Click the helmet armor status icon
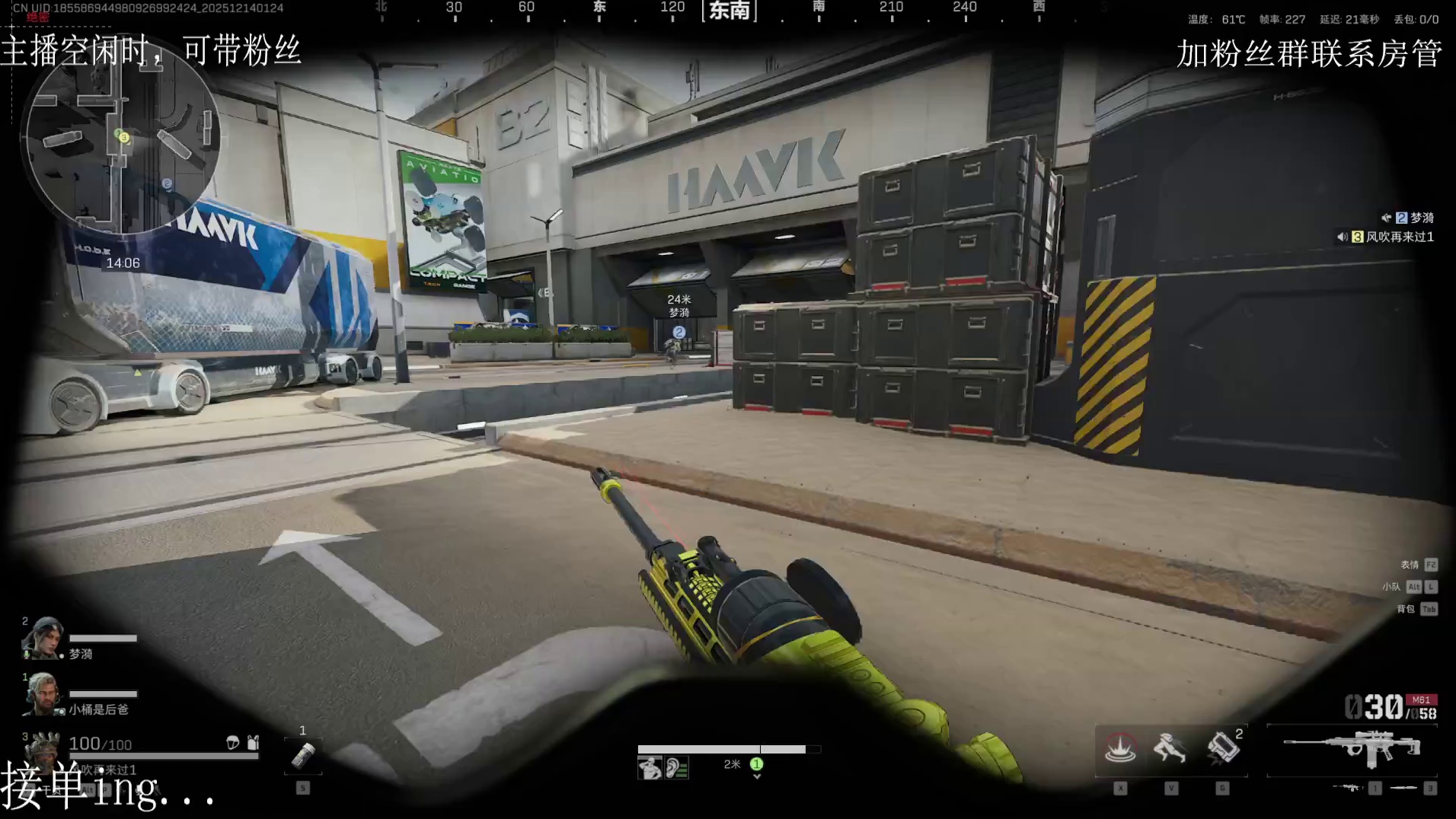 point(233,742)
